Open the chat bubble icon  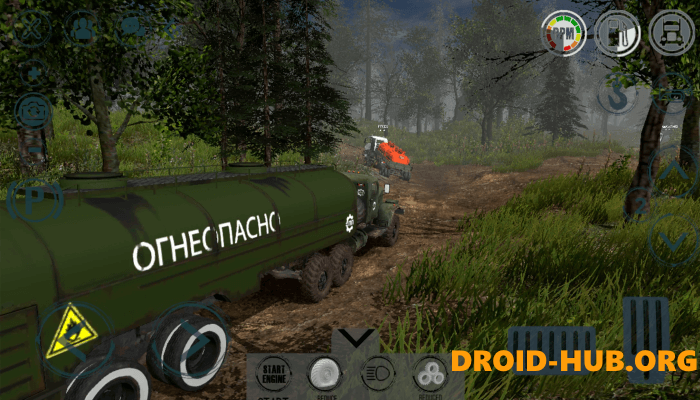131,27
